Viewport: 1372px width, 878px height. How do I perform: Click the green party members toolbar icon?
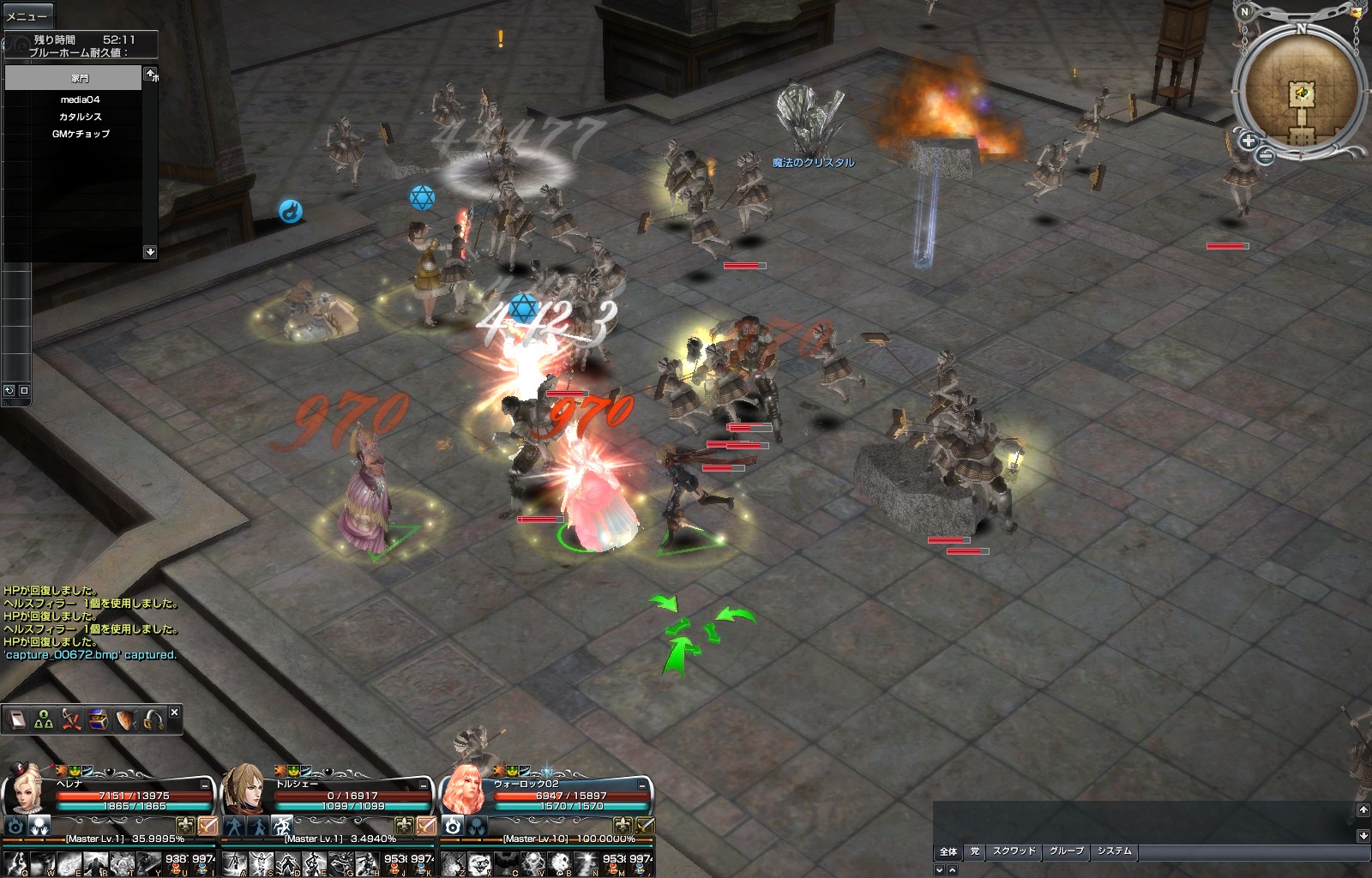[43, 719]
